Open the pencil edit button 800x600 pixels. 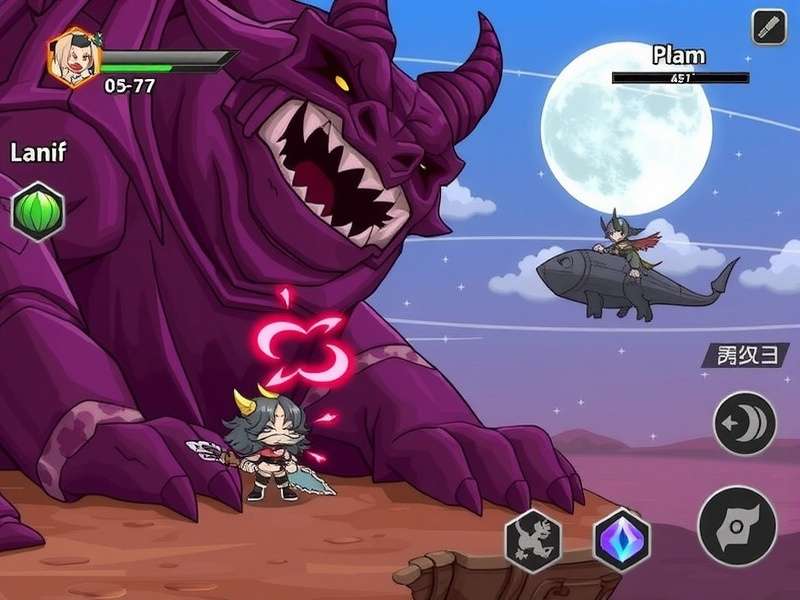(769, 27)
